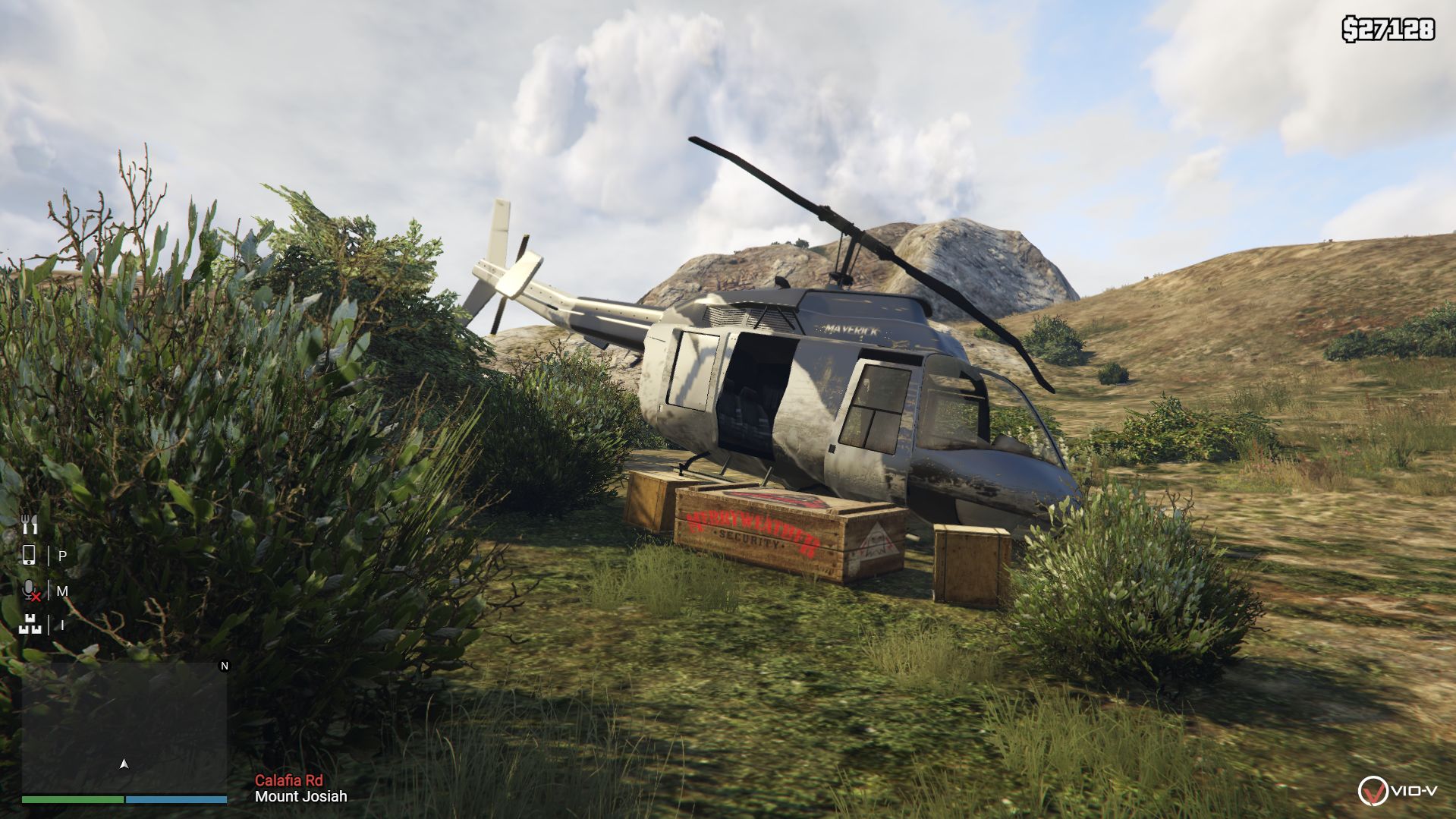This screenshot has height=819, width=1456.
Task: Click the fork and knife hunger icon
Action: point(29,523)
